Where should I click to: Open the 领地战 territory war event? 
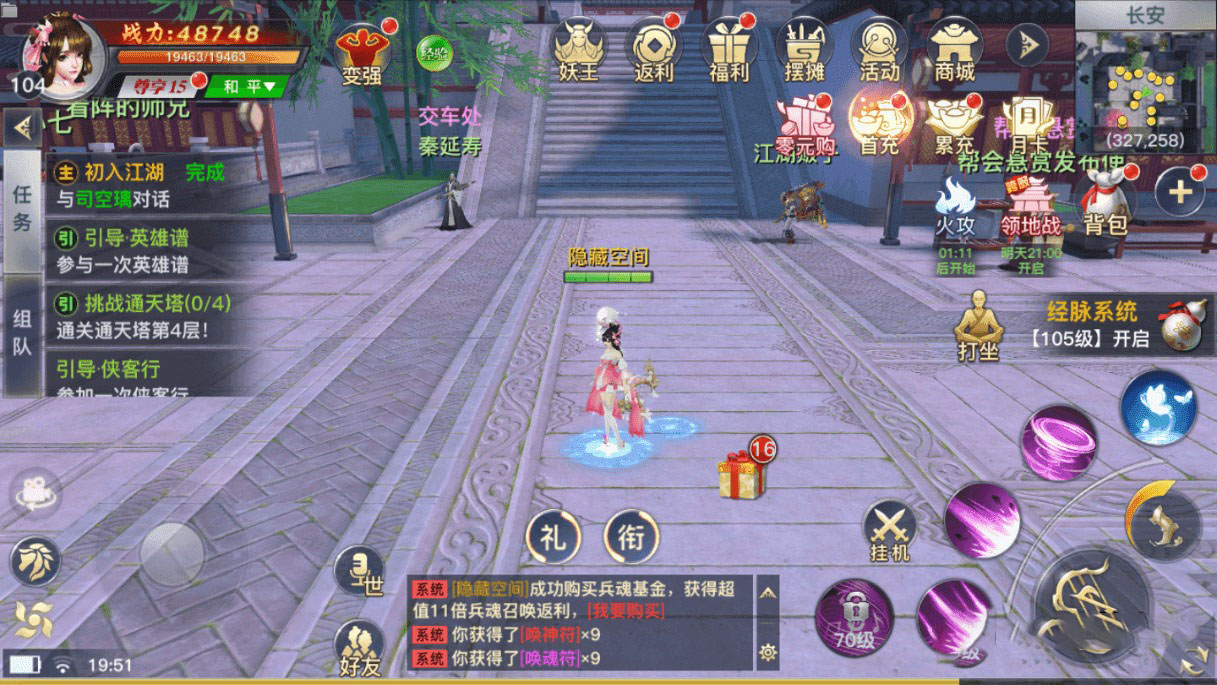[x=1030, y=207]
